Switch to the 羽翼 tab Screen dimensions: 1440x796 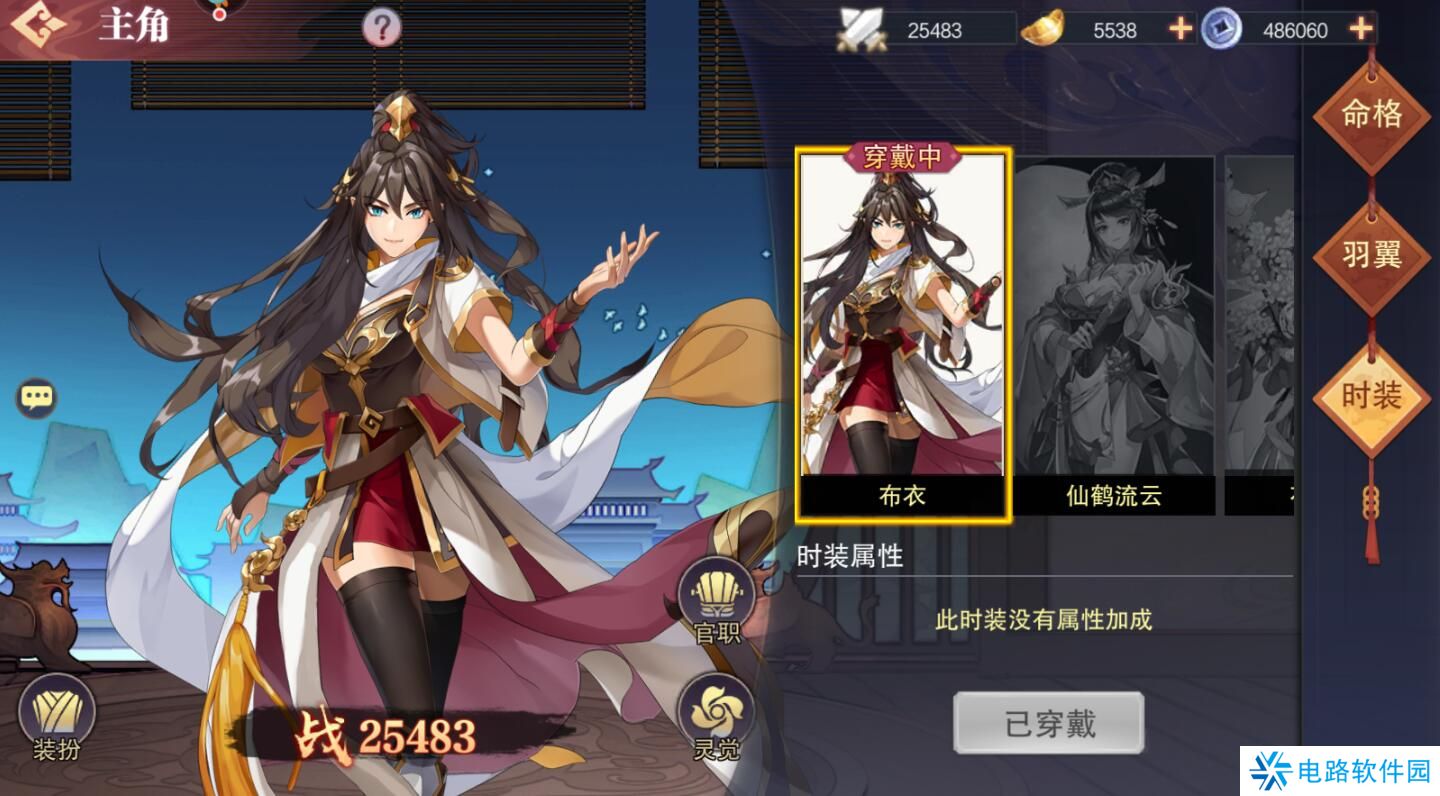point(1374,255)
